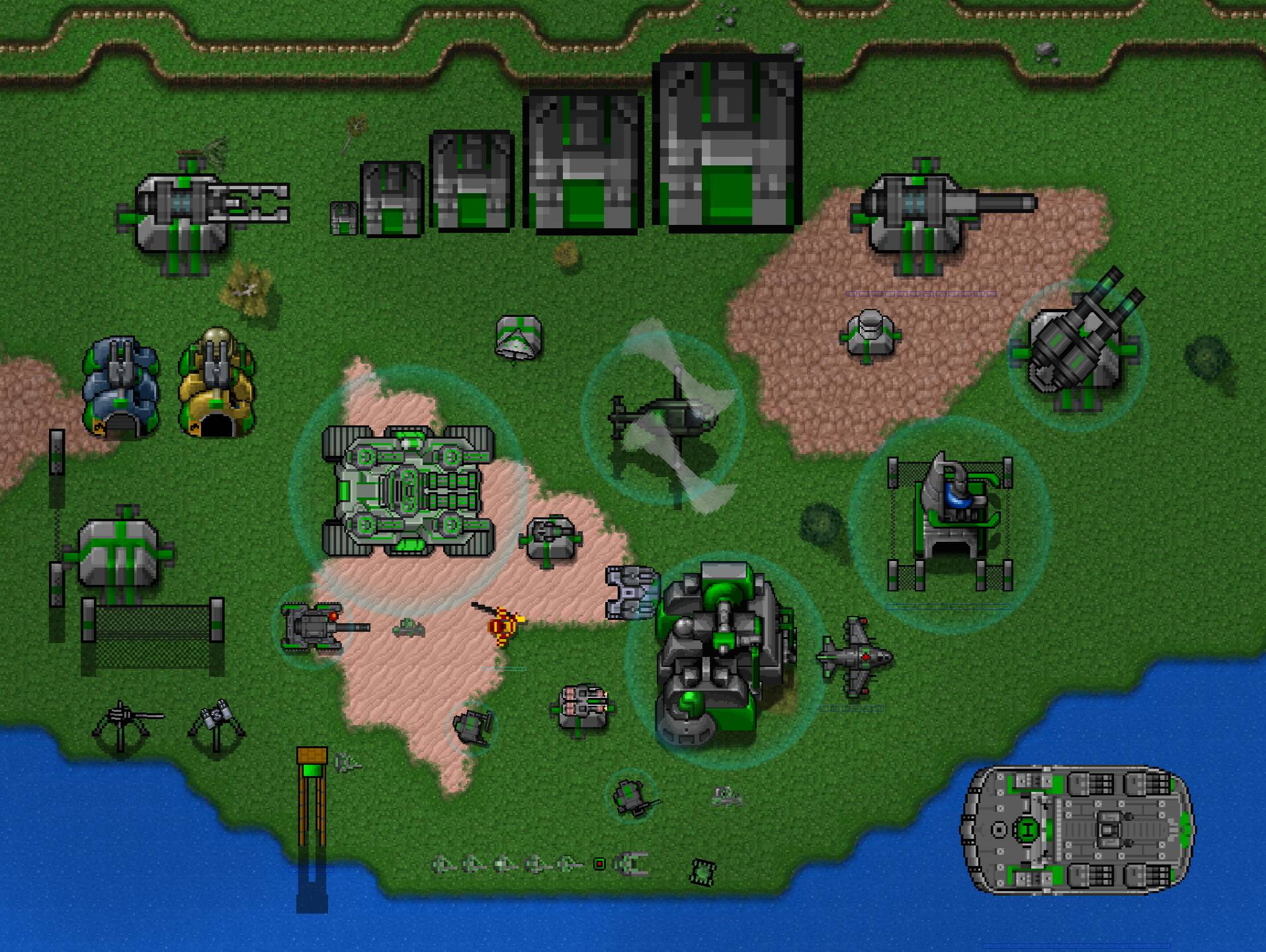Select the circled twin-barrel anti-air turret

tap(1077, 354)
